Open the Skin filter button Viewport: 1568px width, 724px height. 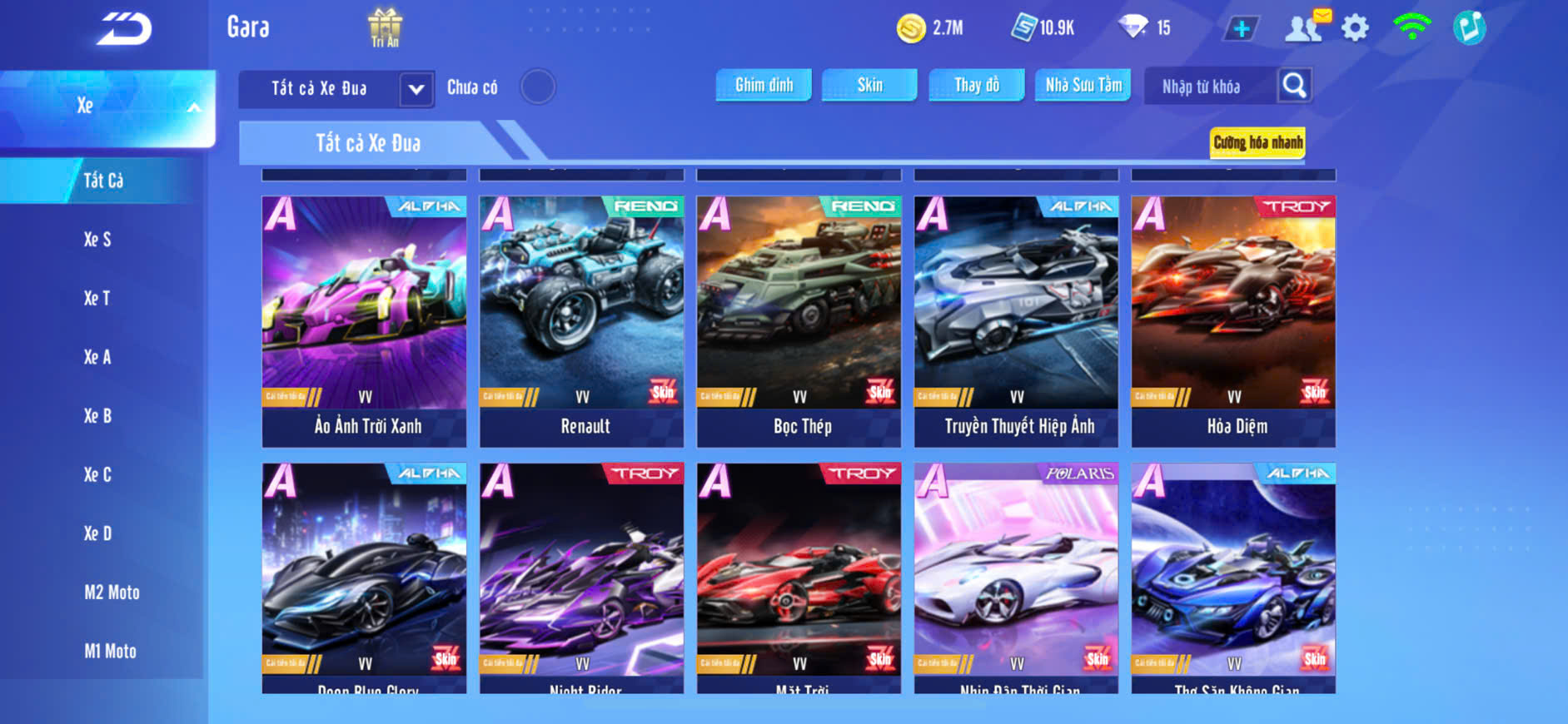[869, 85]
